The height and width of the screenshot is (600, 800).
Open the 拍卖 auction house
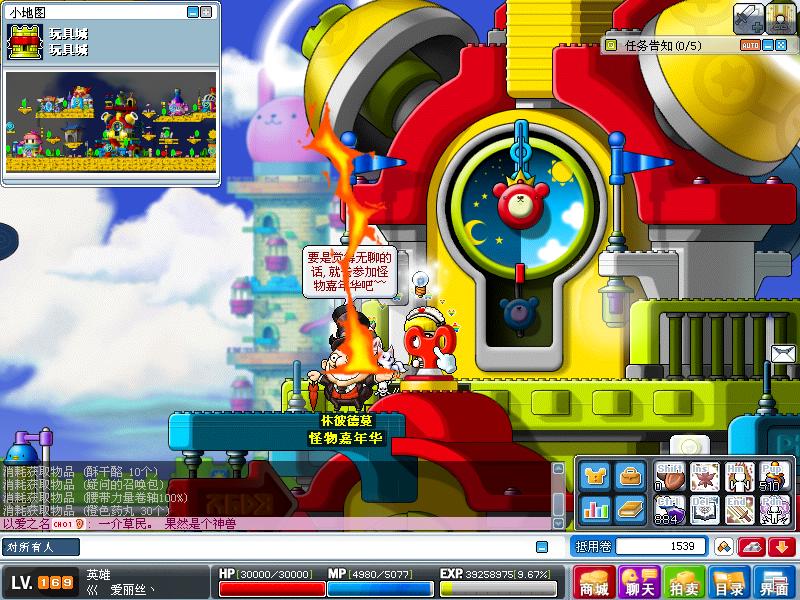(x=684, y=582)
